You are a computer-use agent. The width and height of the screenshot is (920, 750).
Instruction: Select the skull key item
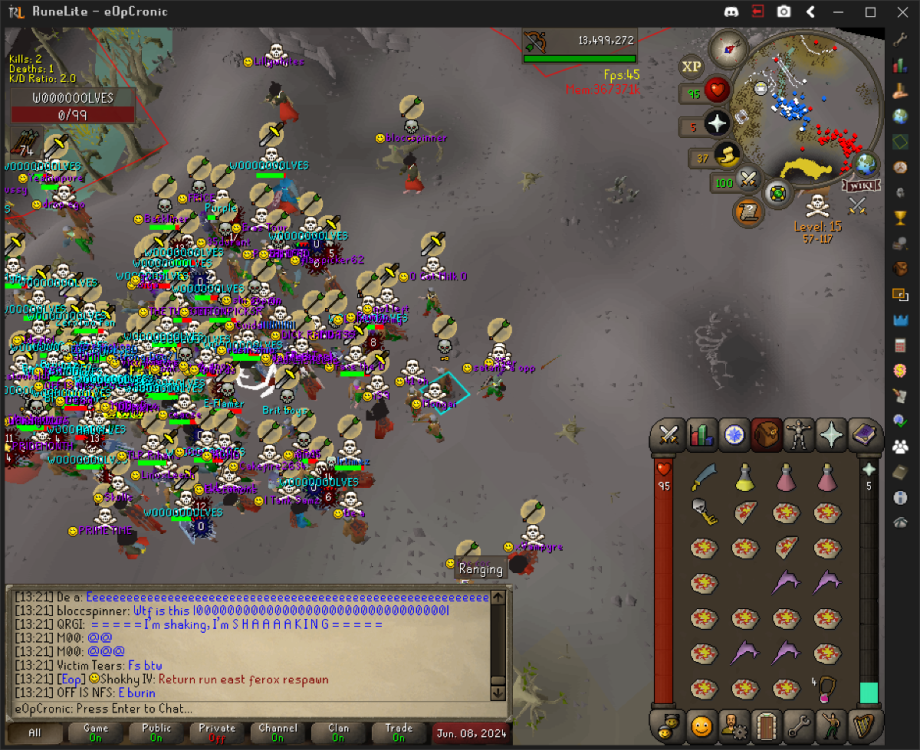(x=705, y=513)
